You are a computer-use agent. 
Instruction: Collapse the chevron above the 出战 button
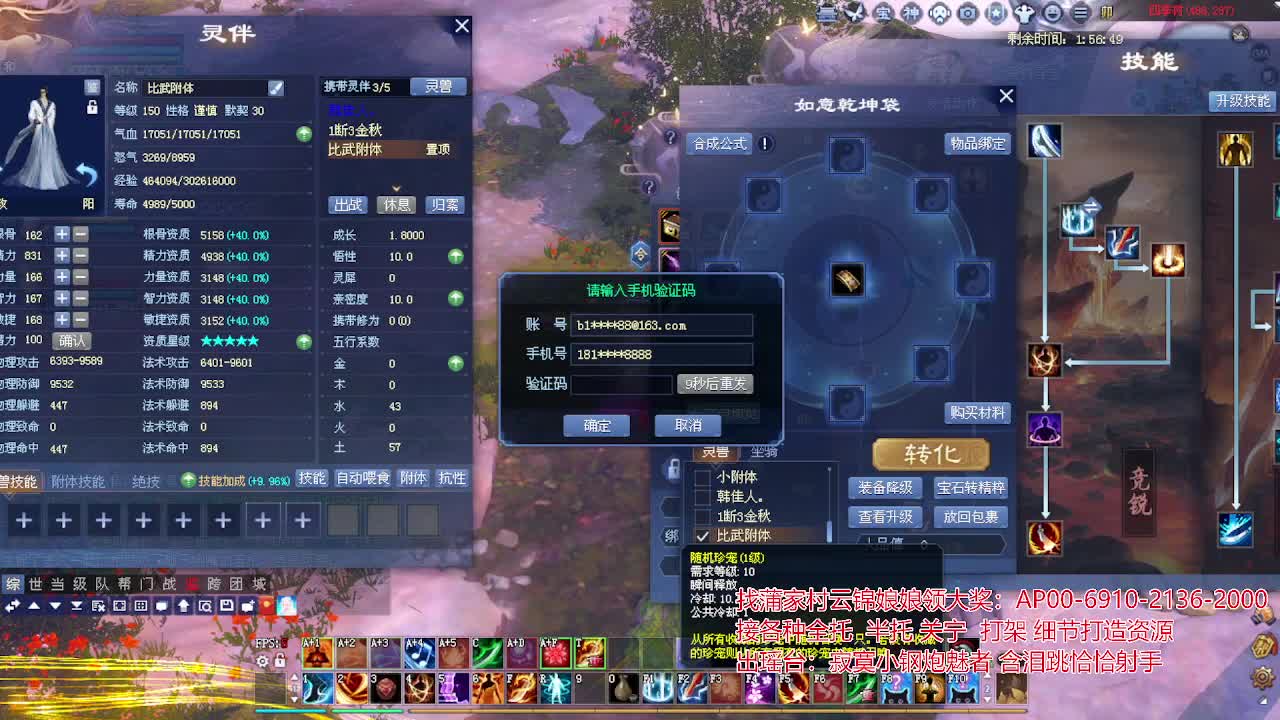[x=395, y=188]
